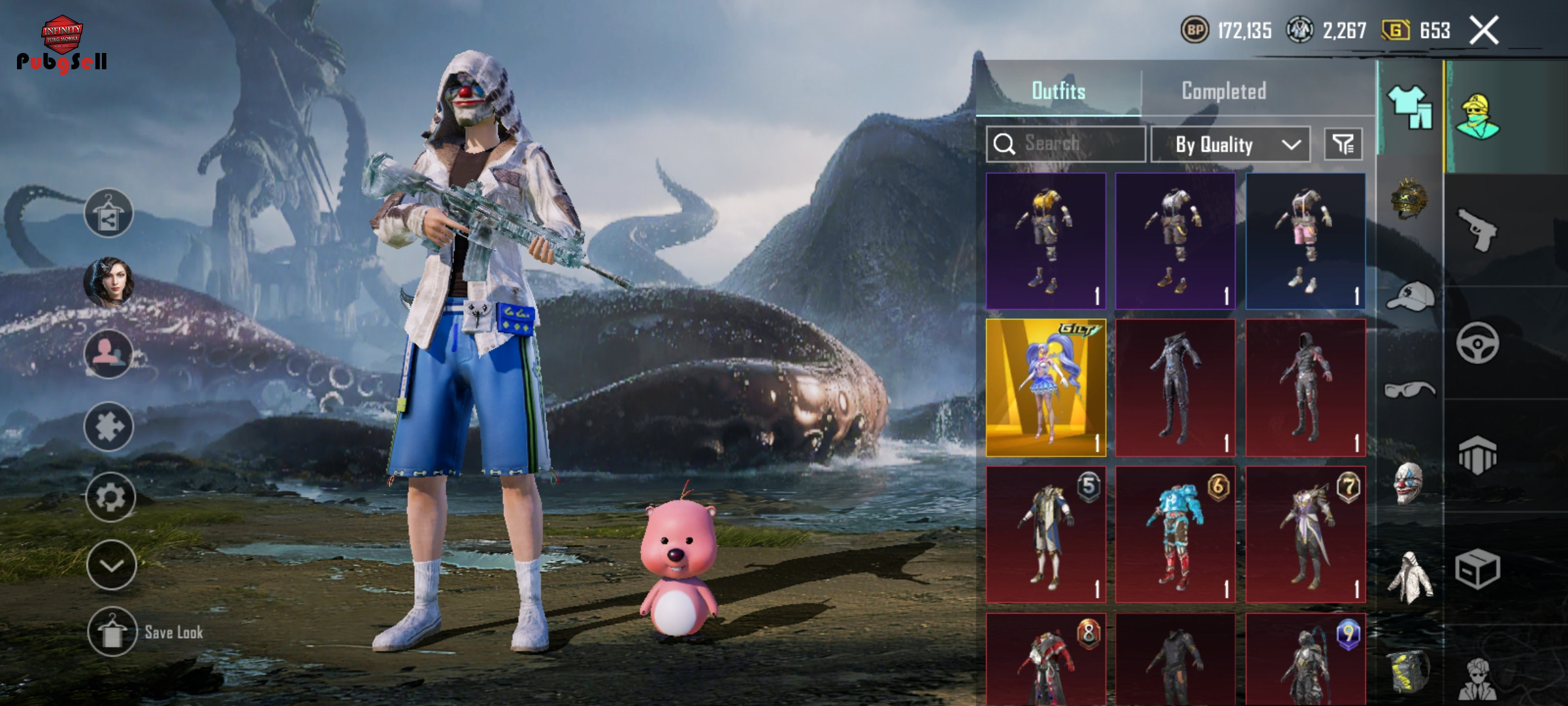Select the yellow-top purple-background outfit
Screen dimensions: 1568x706
(x=1045, y=241)
